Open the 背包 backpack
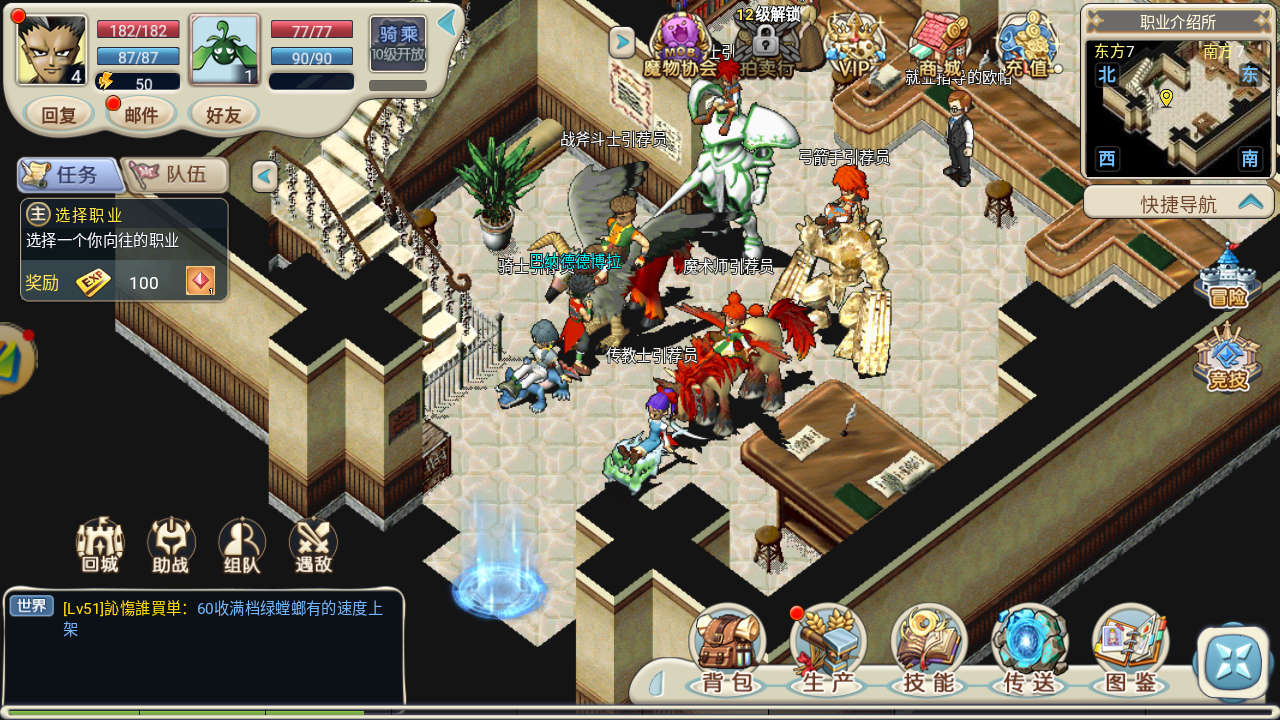 click(727, 650)
